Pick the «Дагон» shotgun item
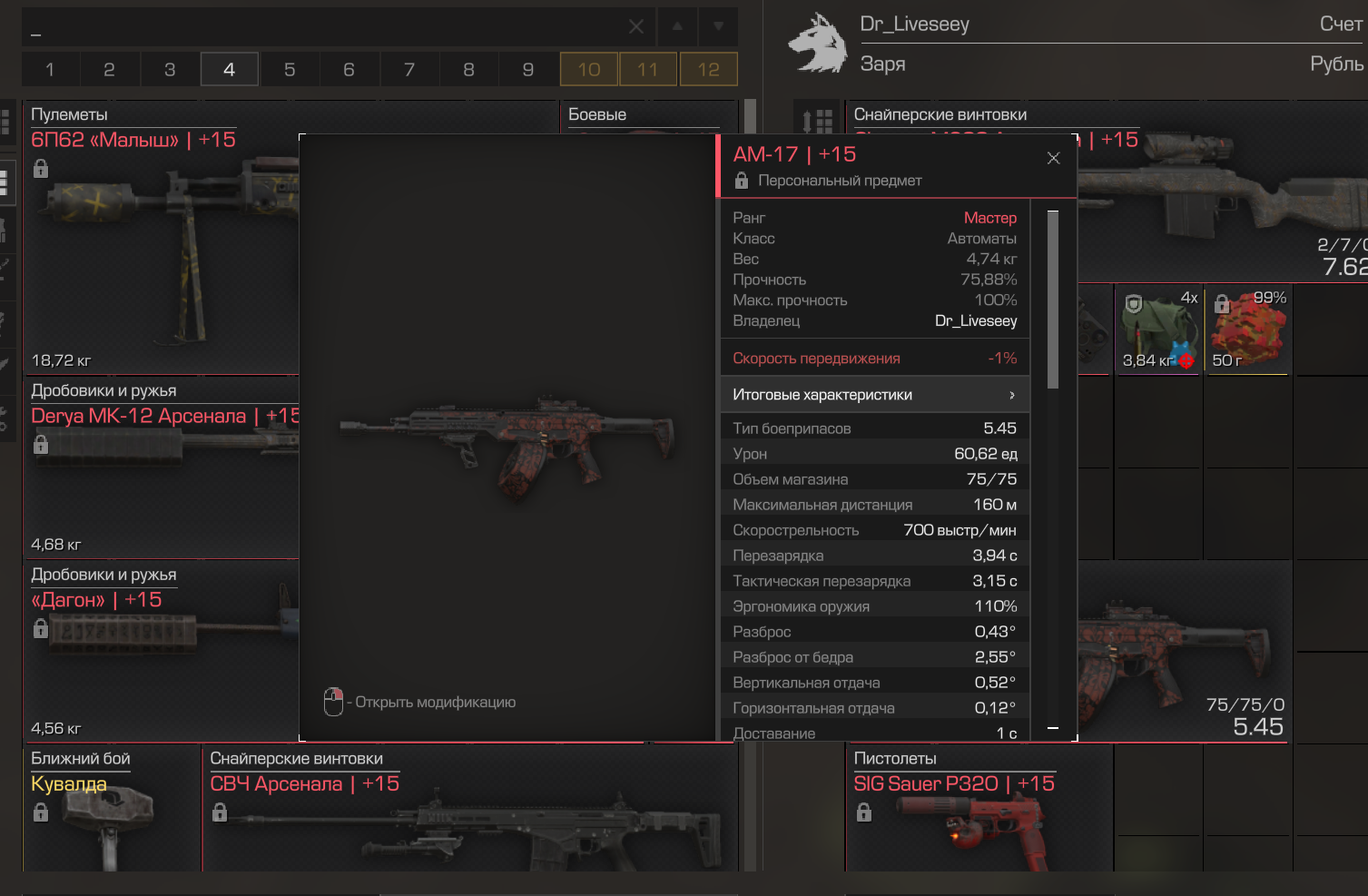 (159, 654)
